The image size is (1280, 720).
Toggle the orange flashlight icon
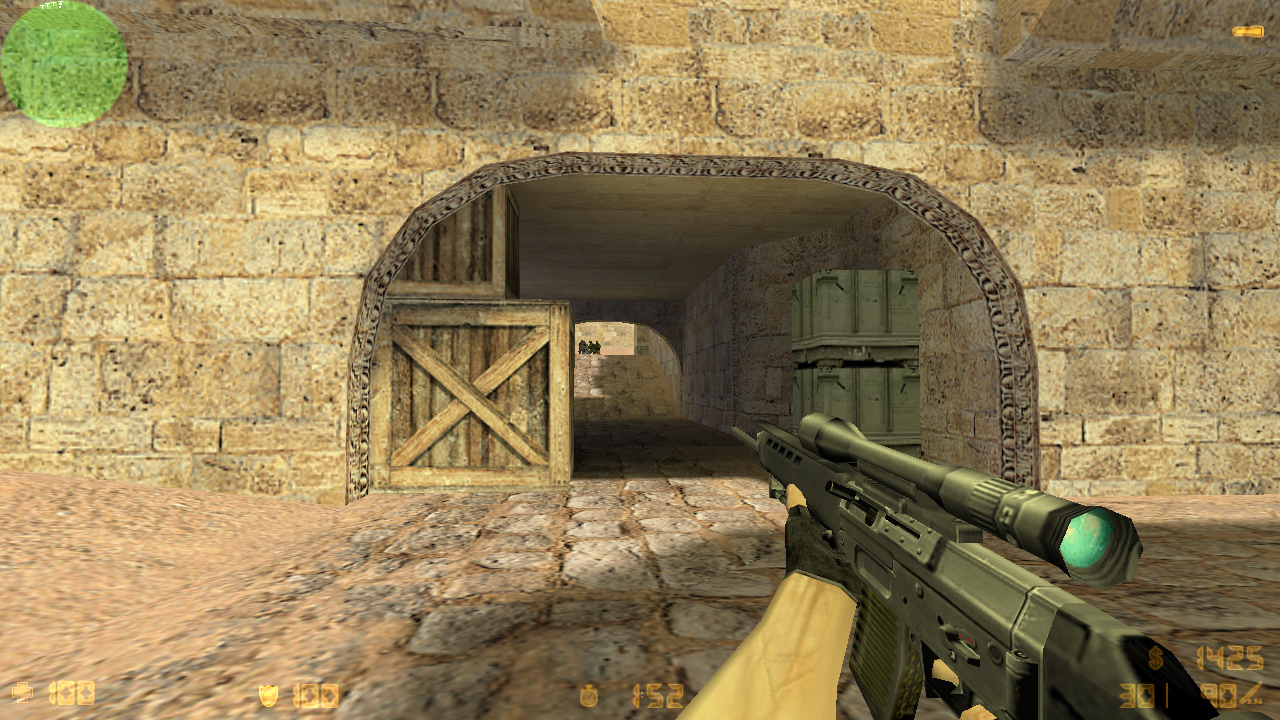tap(1247, 32)
